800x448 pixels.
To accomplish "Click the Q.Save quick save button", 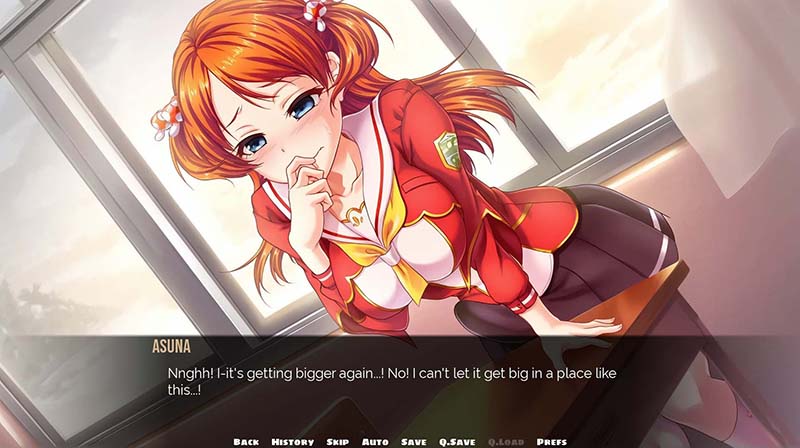I will point(458,441).
